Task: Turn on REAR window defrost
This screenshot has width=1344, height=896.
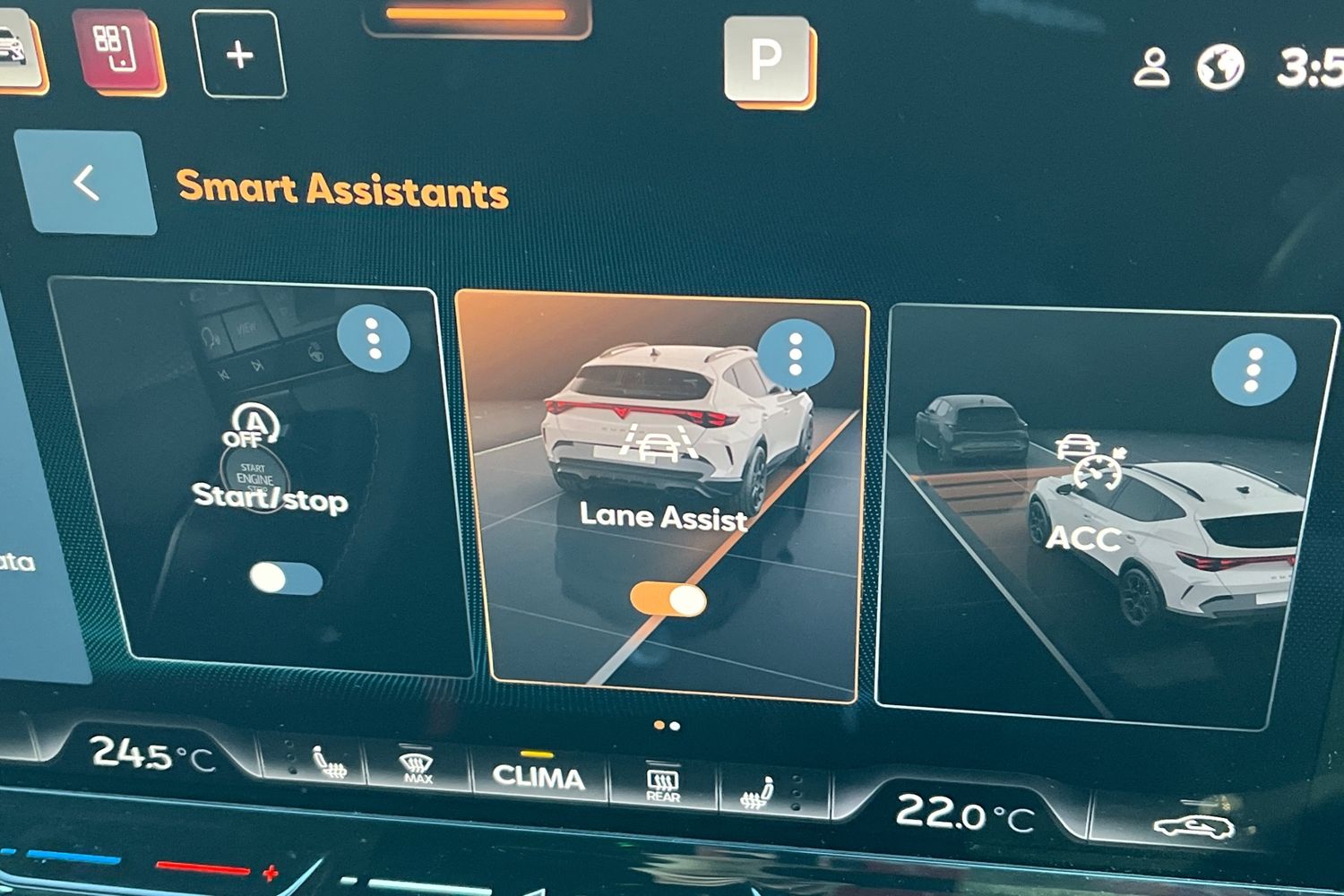Action: (663, 784)
